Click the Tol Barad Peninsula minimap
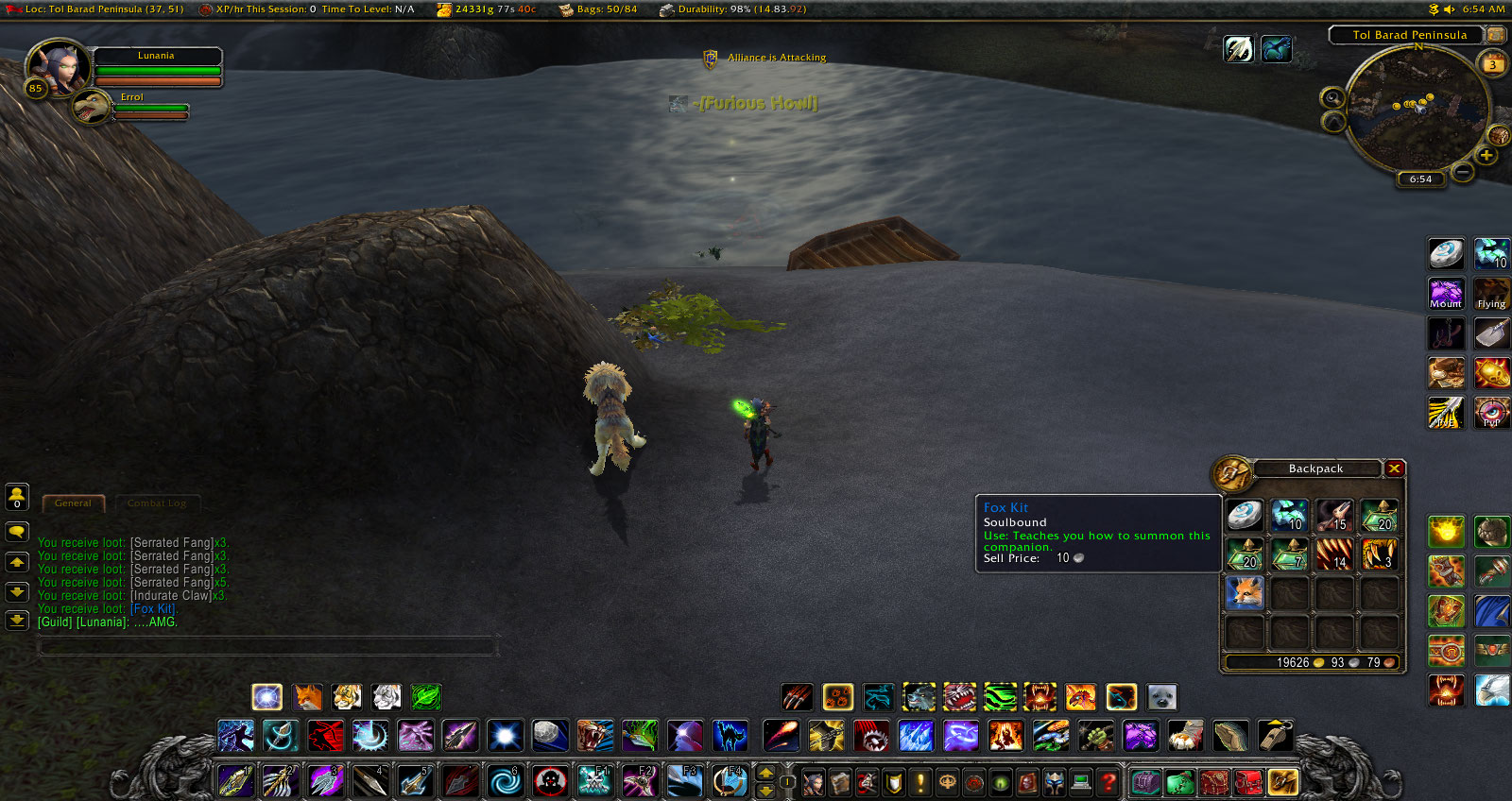 point(1417,107)
